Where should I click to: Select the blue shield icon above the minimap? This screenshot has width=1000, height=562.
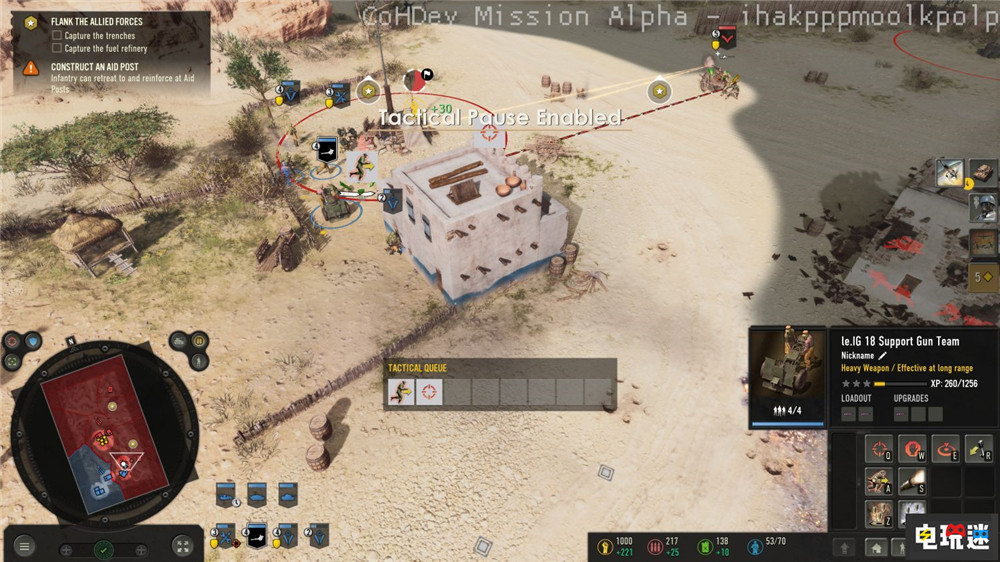click(x=33, y=340)
